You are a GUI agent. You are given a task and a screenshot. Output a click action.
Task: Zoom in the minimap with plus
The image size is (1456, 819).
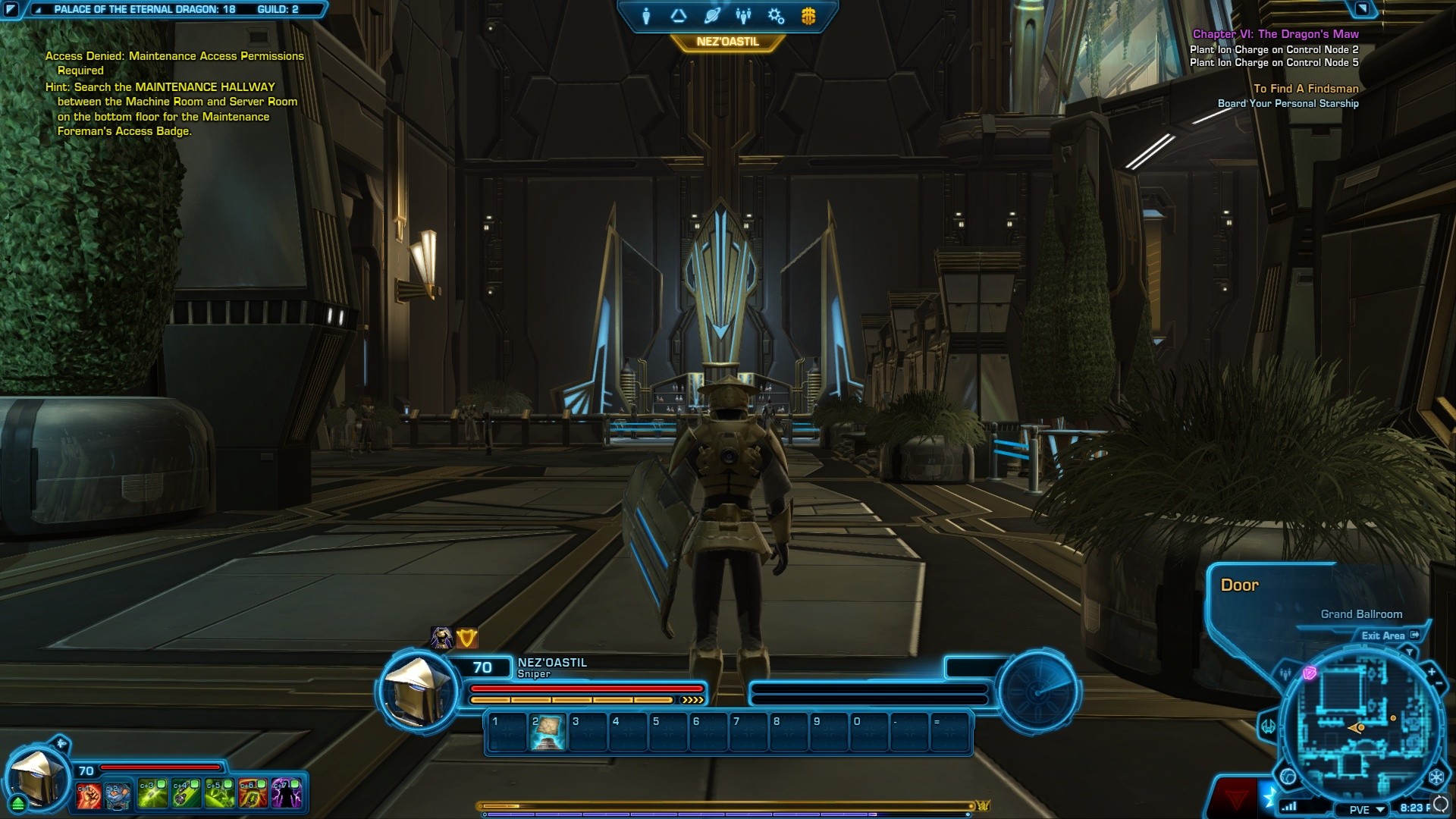point(1432,671)
